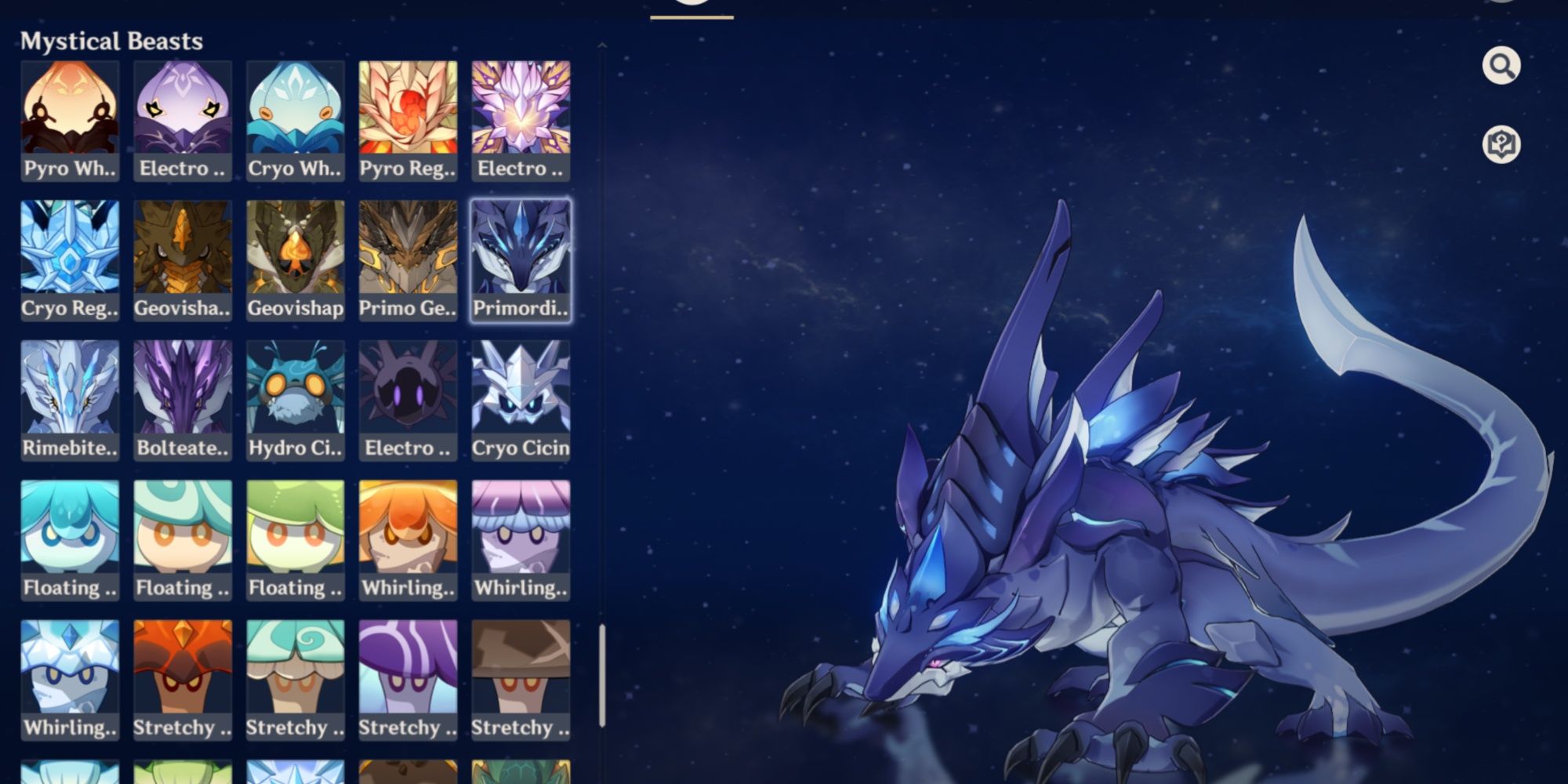Viewport: 1568px width, 784px height.
Task: Open the tutorial book icon on the right
Action: point(1501,143)
